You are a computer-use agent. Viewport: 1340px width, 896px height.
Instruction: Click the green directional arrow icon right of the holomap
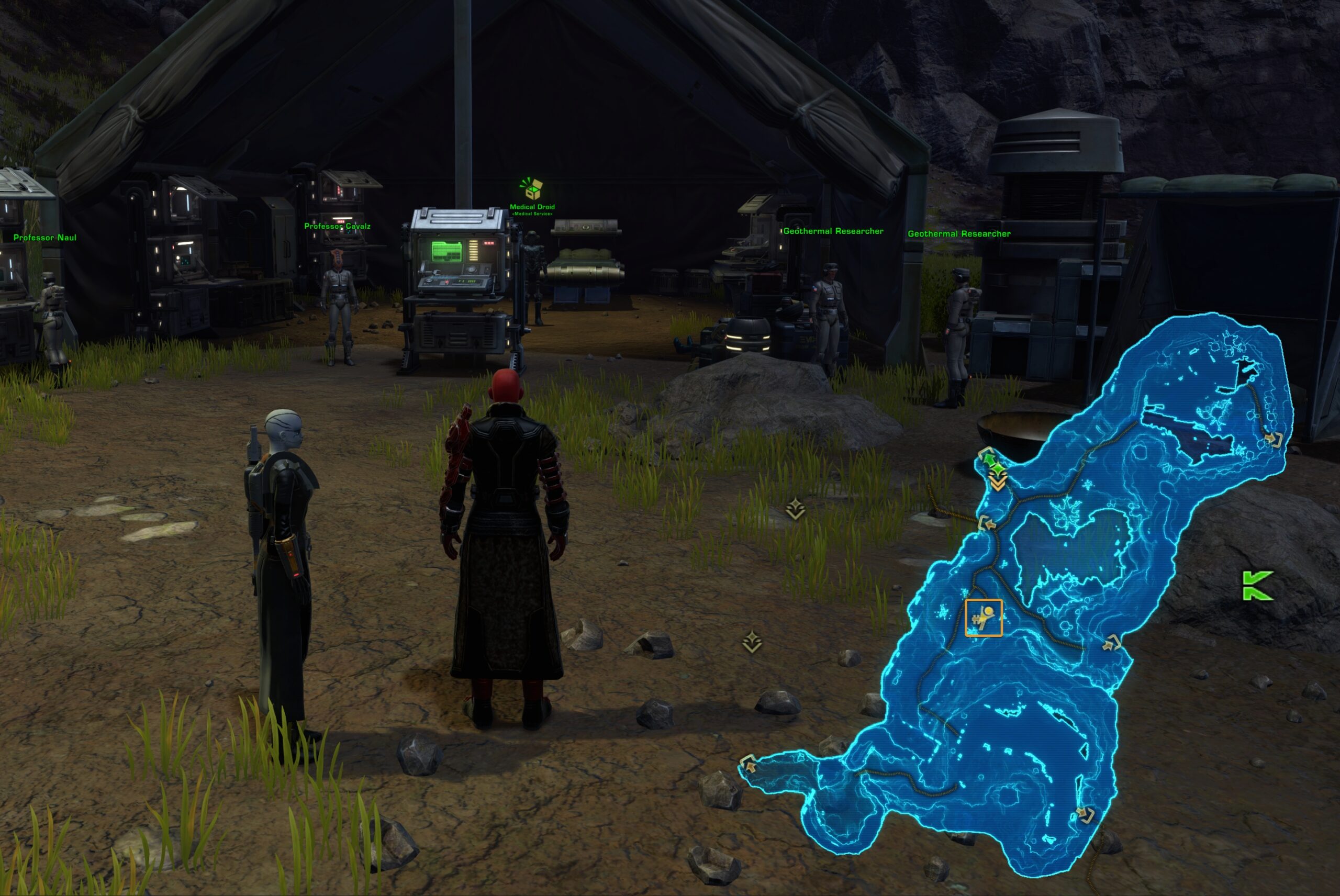tap(1257, 585)
